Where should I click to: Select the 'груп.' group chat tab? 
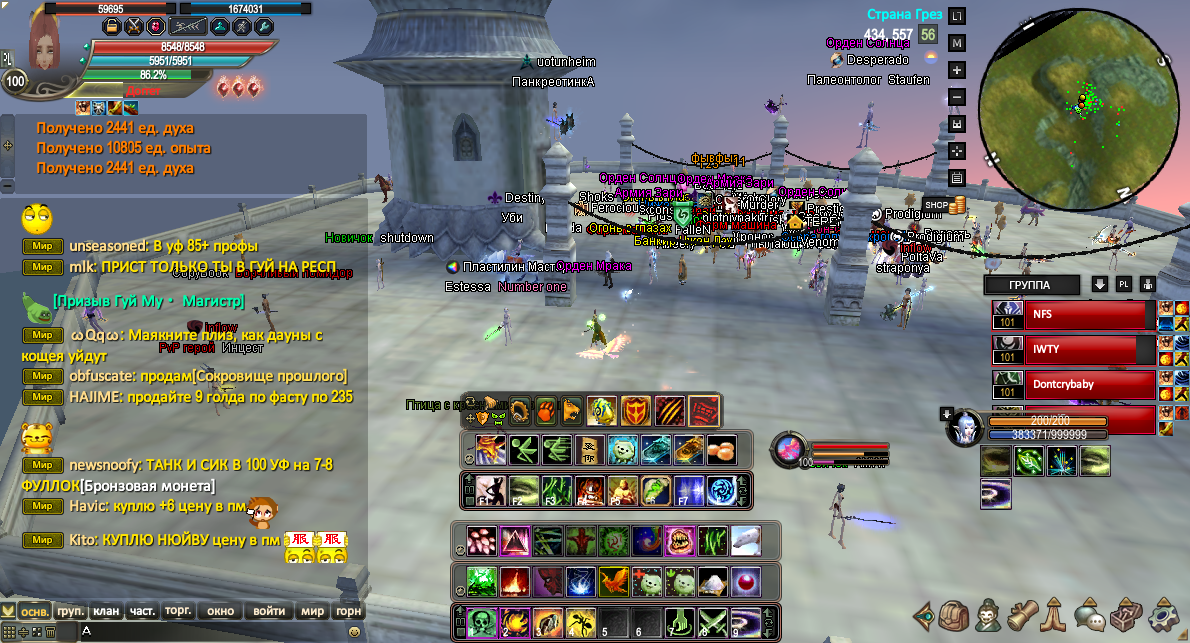point(70,611)
